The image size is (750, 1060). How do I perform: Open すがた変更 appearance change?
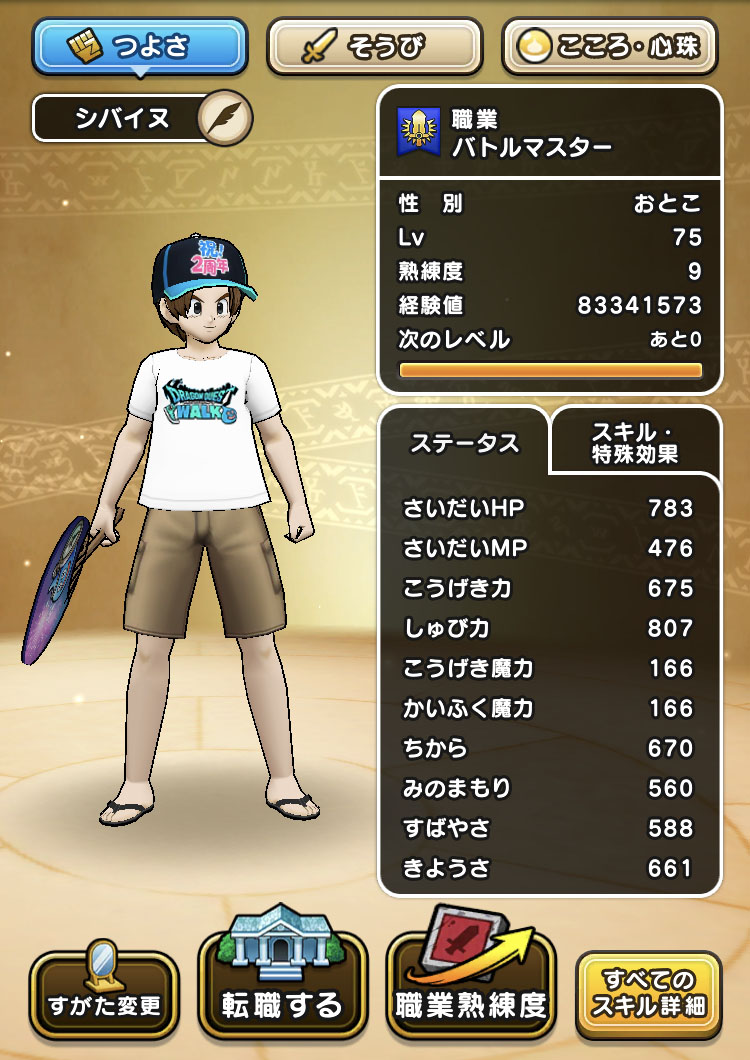click(104, 994)
